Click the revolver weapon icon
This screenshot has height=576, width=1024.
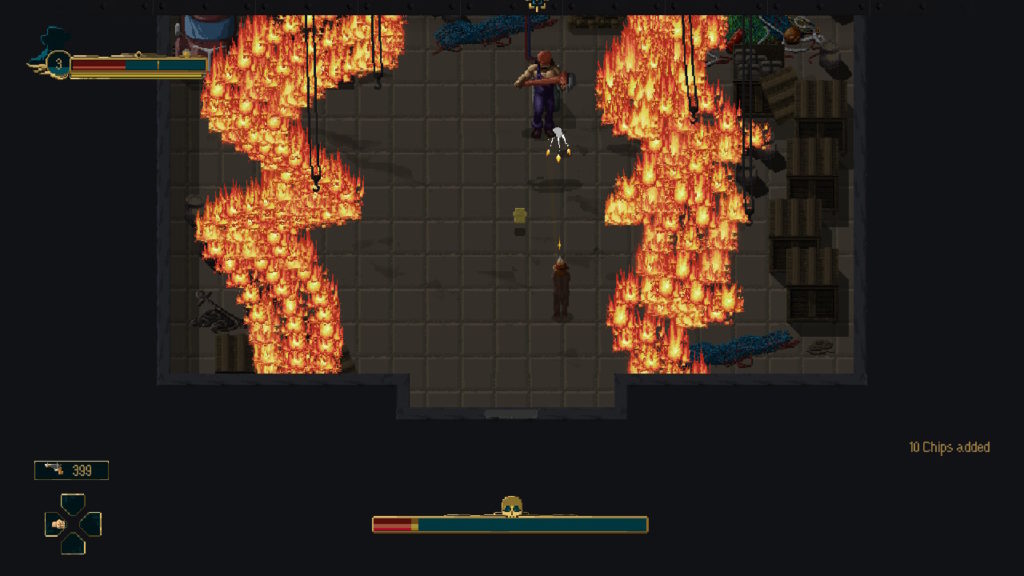click(53, 469)
